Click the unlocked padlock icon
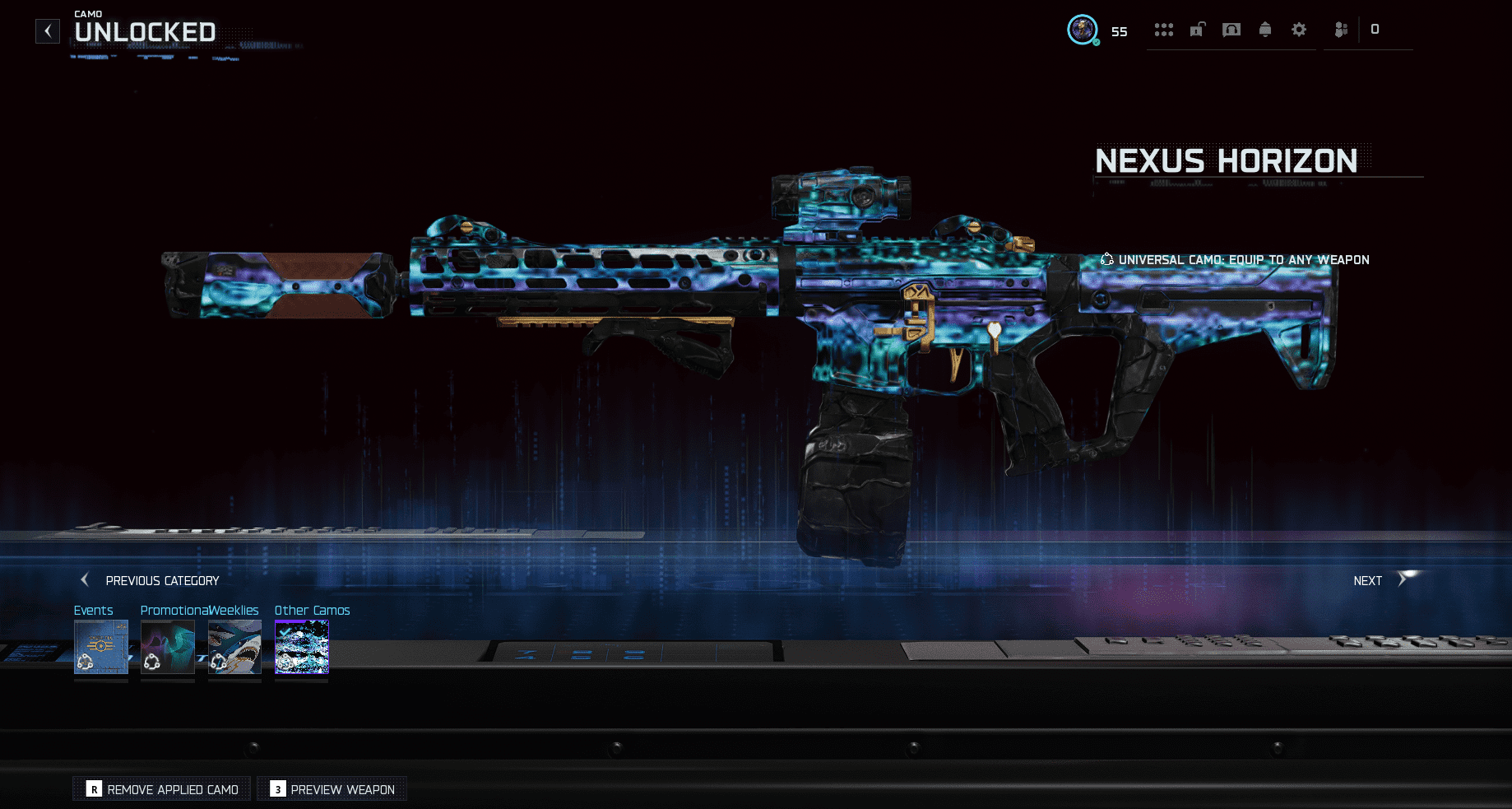The width and height of the screenshot is (1512, 809). (x=1197, y=30)
